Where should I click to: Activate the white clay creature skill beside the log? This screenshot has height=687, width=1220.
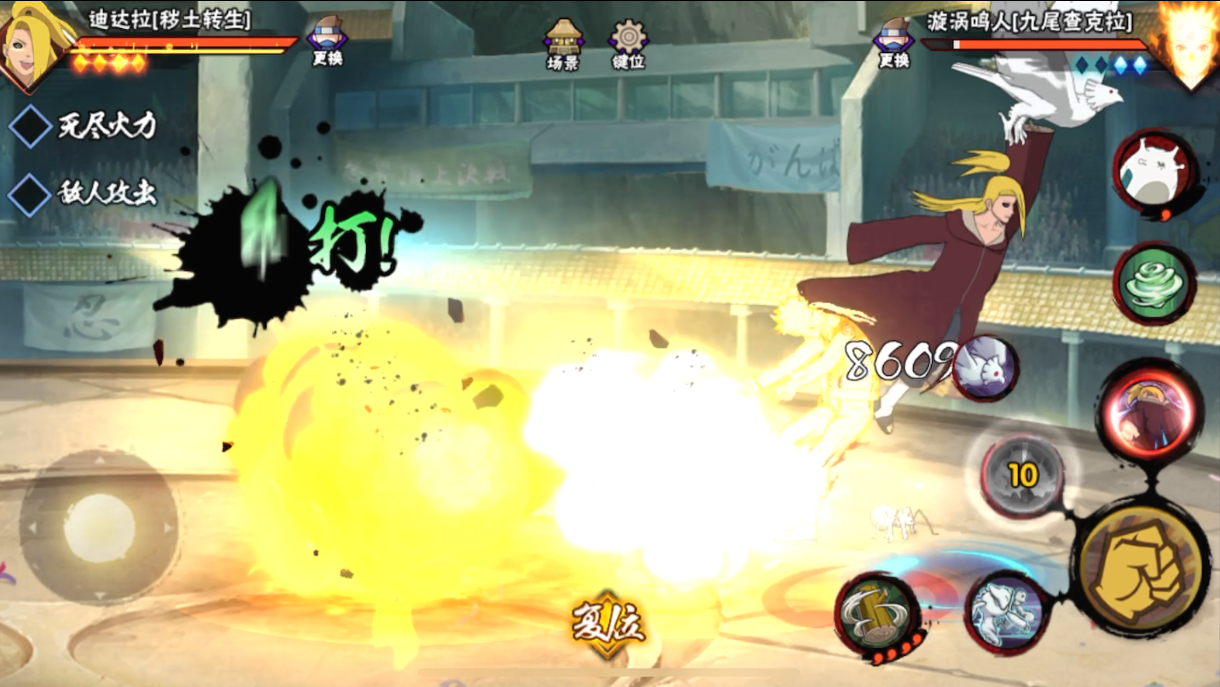click(x=1007, y=611)
